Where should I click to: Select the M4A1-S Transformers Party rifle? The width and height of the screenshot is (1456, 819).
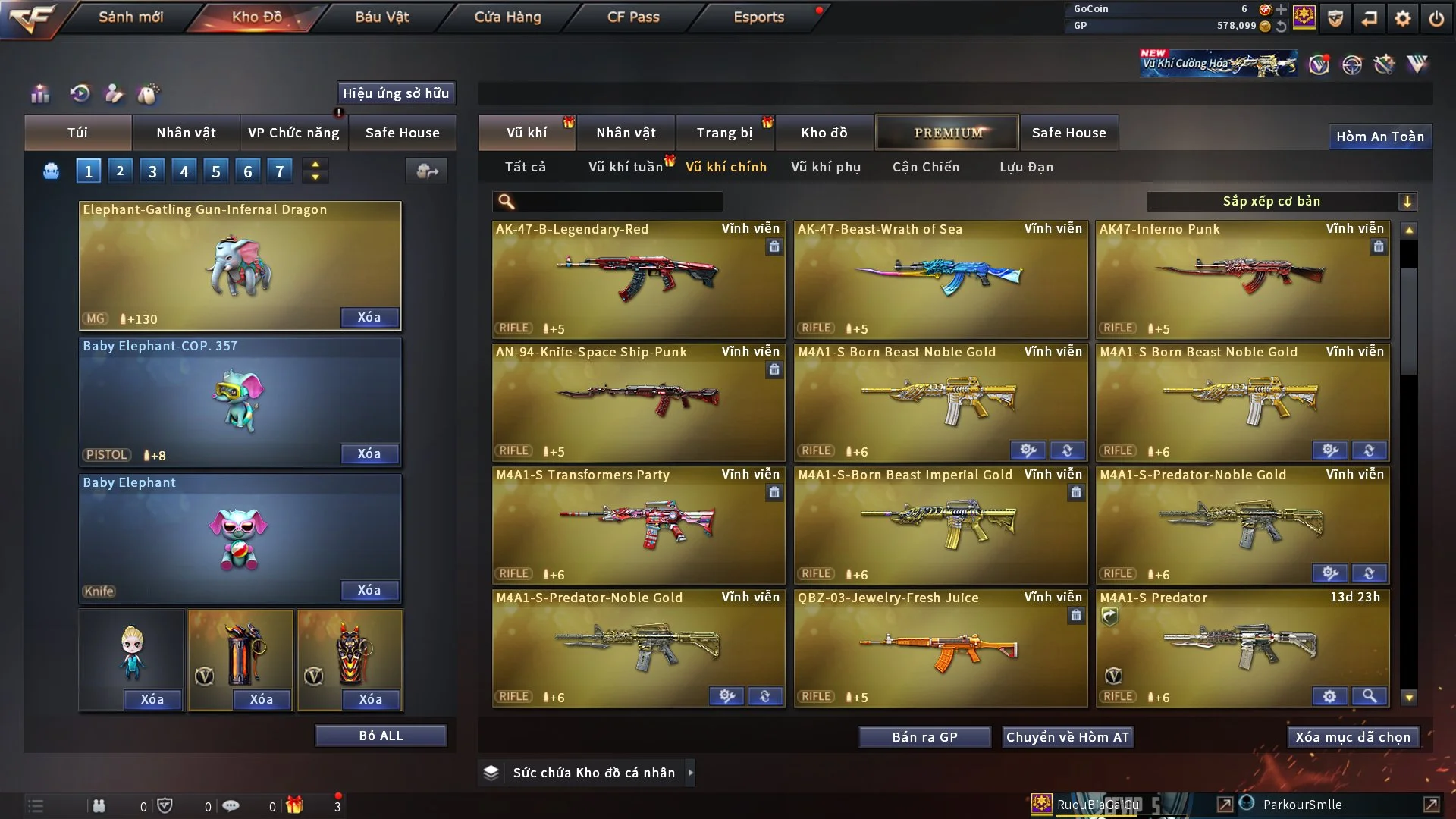639,525
